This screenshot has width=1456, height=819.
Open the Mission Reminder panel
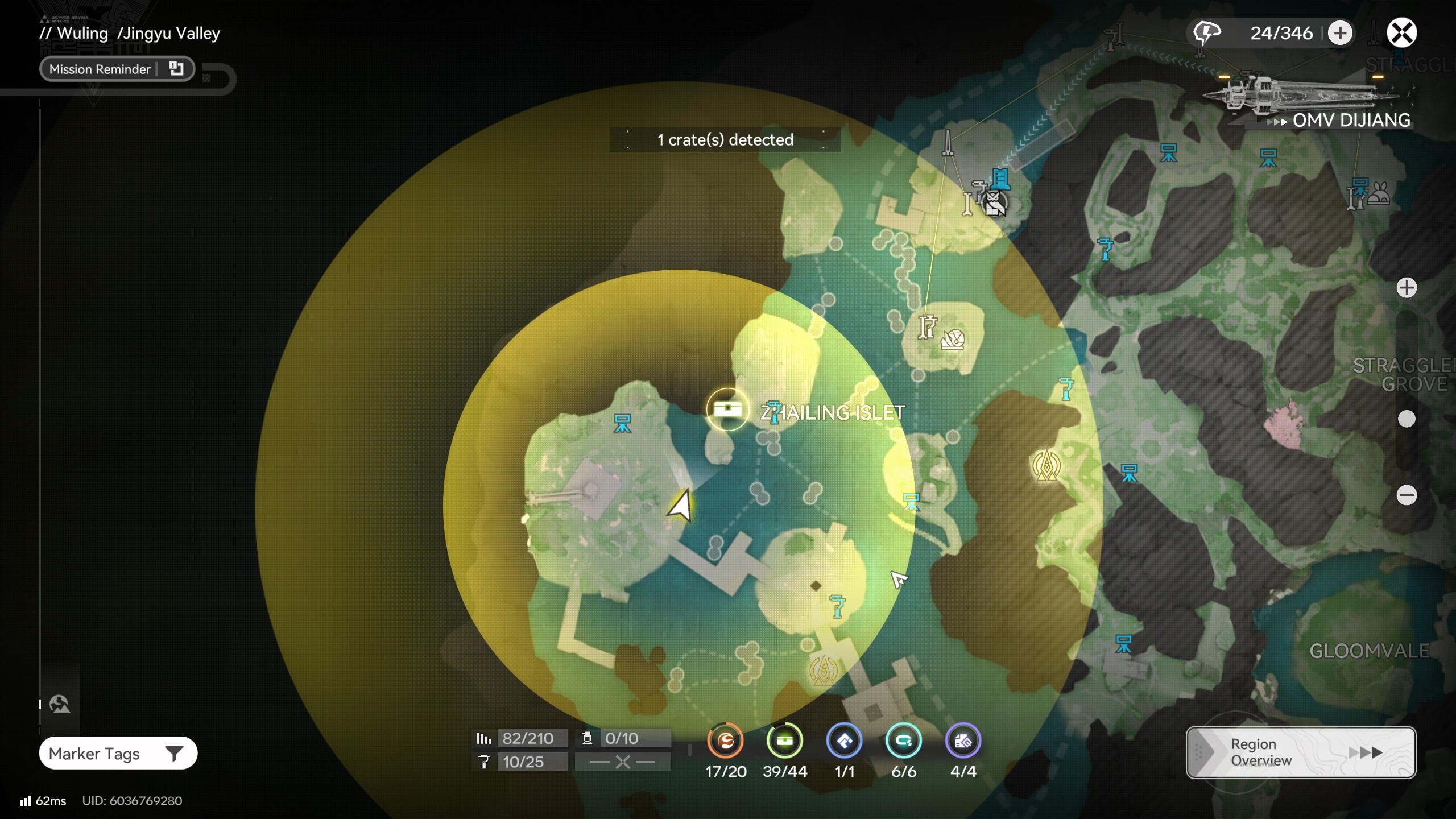[x=117, y=69]
